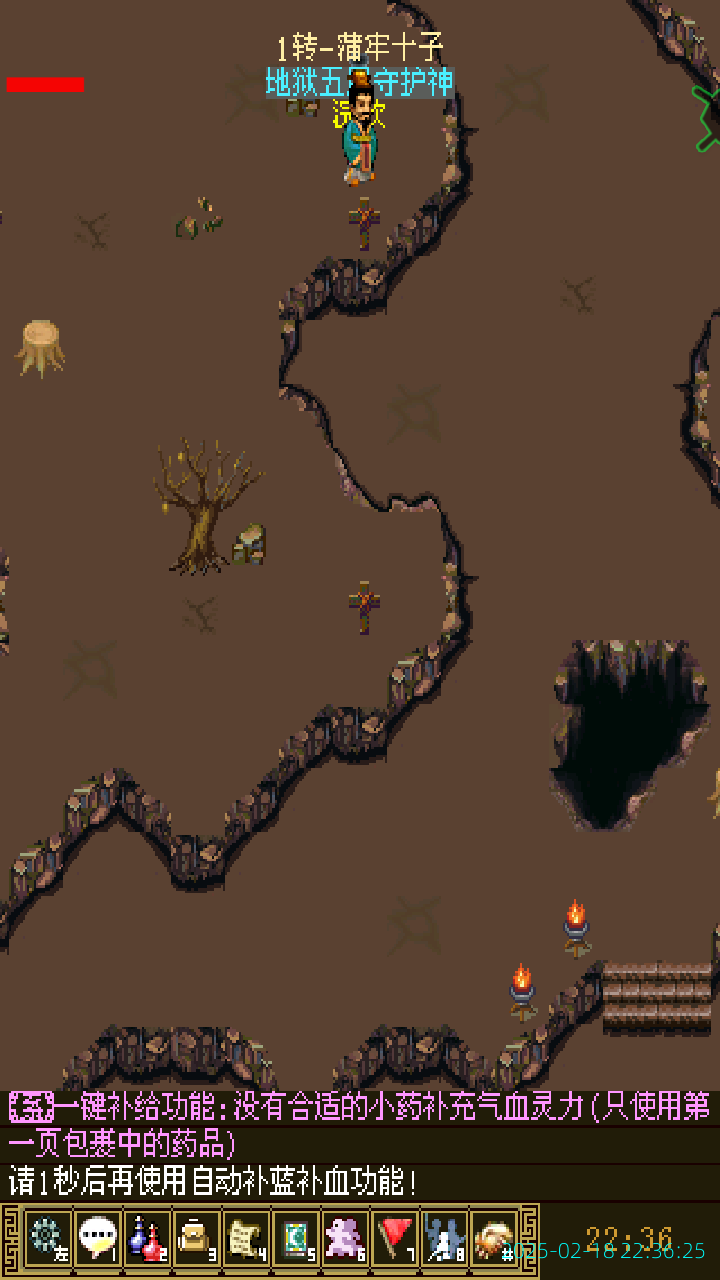This screenshot has height=1280, width=720.
Task: Use the red and blue potions icon
Action: click(146, 1237)
